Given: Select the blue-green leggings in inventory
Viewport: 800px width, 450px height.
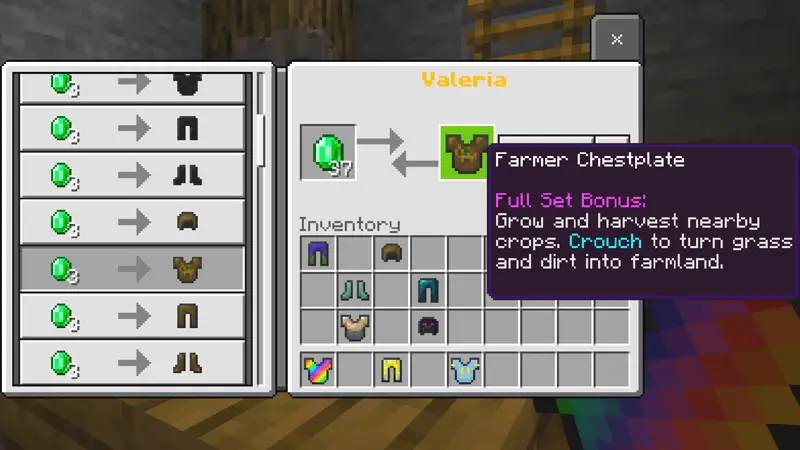Looking at the screenshot, I should pos(318,254).
